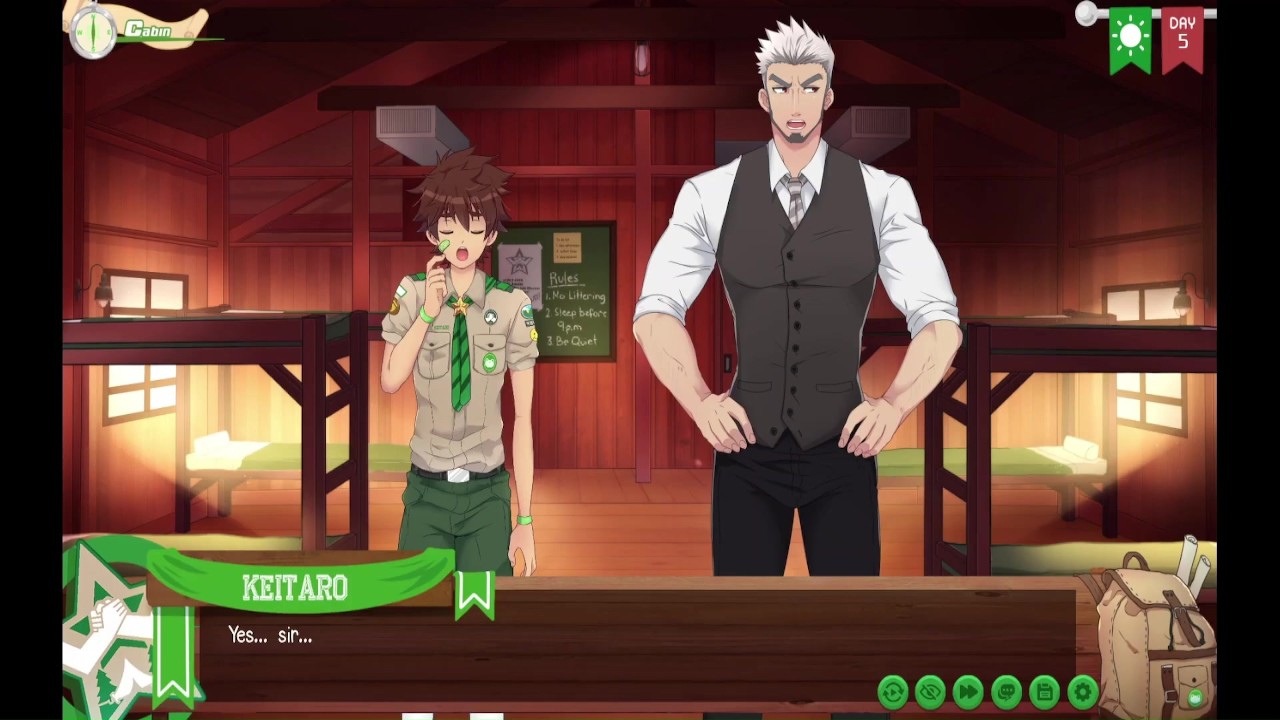The width and height of the screenshot is (1280, 720).
Task: Click the compass location icon
Action: (92, 32)
